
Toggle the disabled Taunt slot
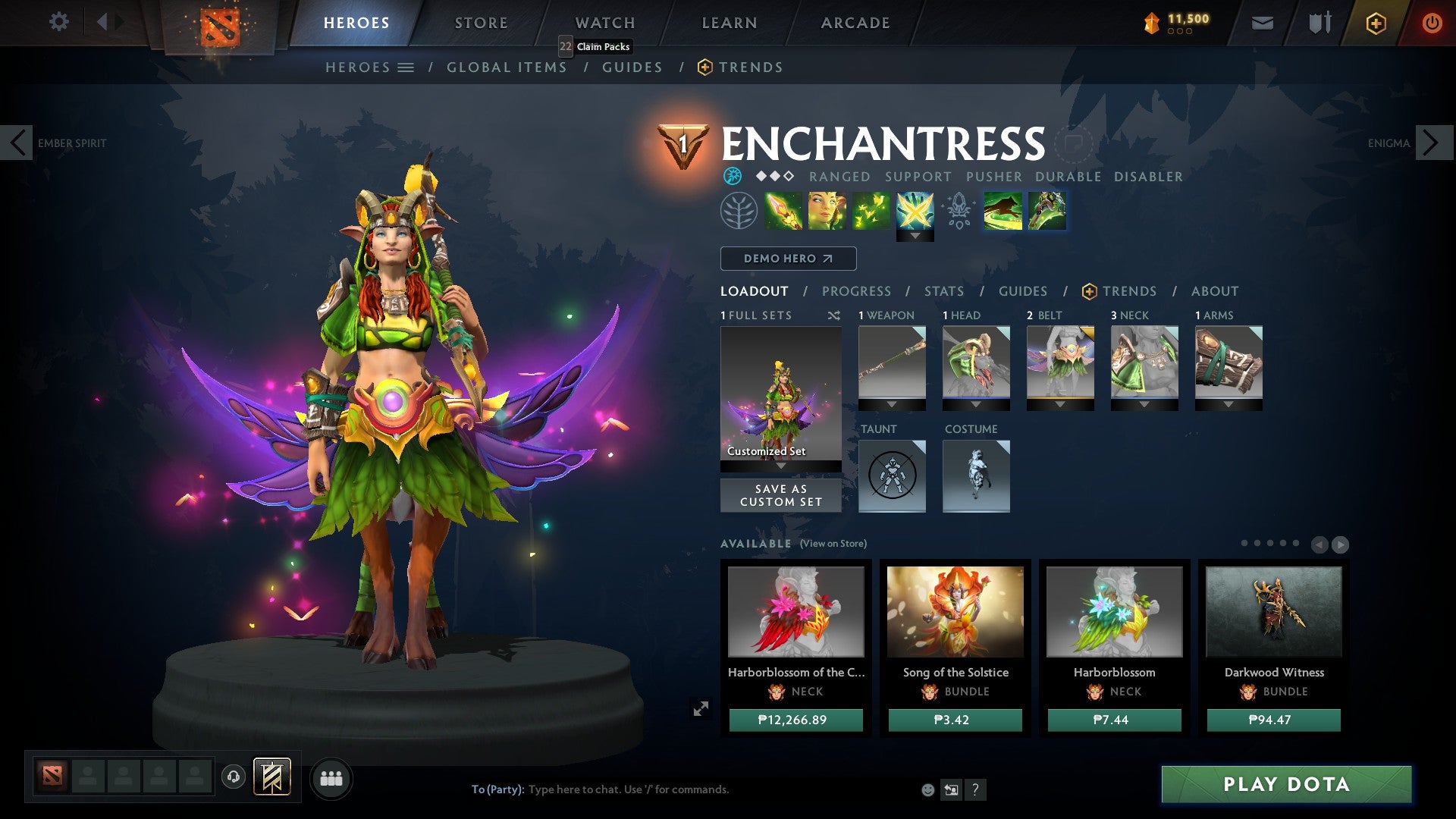[x=892, y=476]
